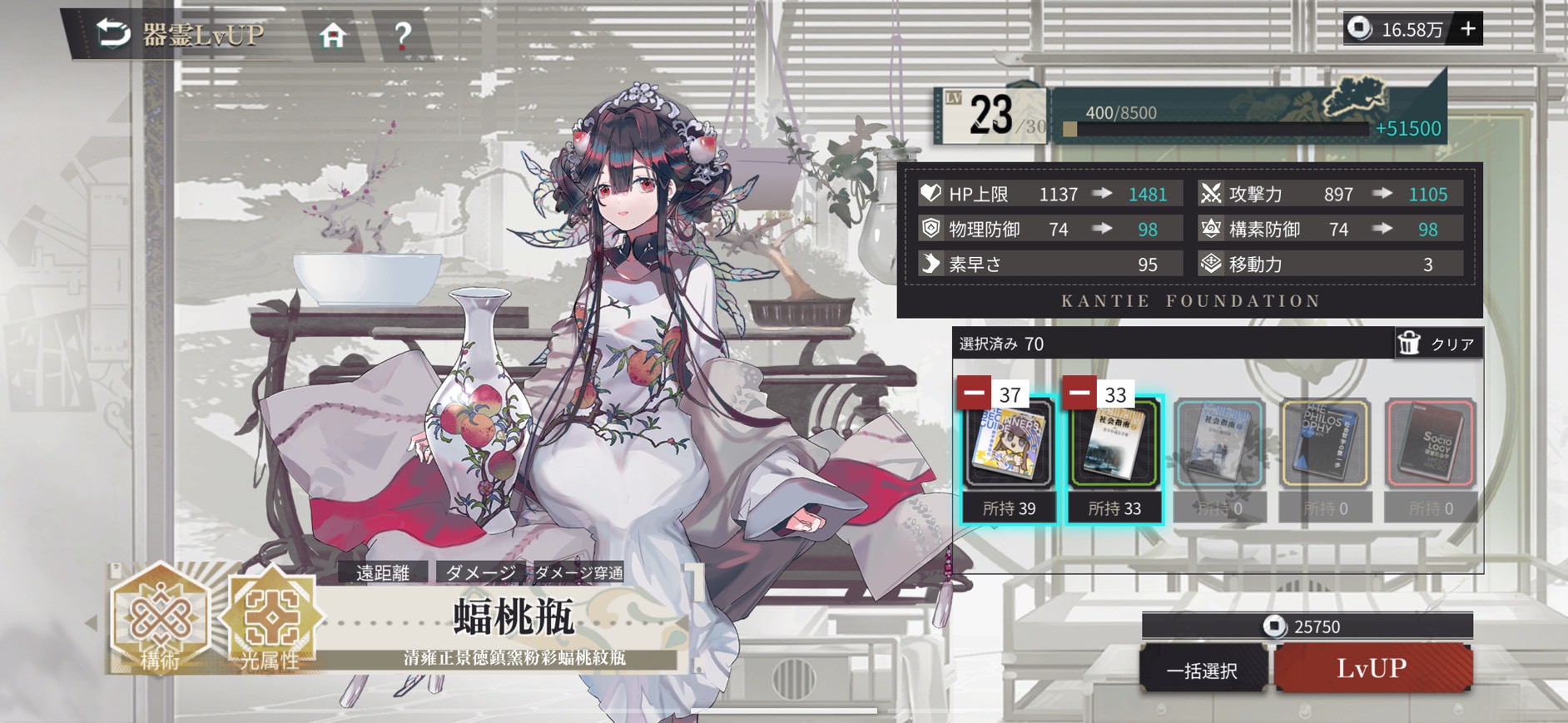Image resolution: width=1568 pixels, height=723 pixels.
Task: Select the Philosophy of Society book
Action: pos(1326,445)
